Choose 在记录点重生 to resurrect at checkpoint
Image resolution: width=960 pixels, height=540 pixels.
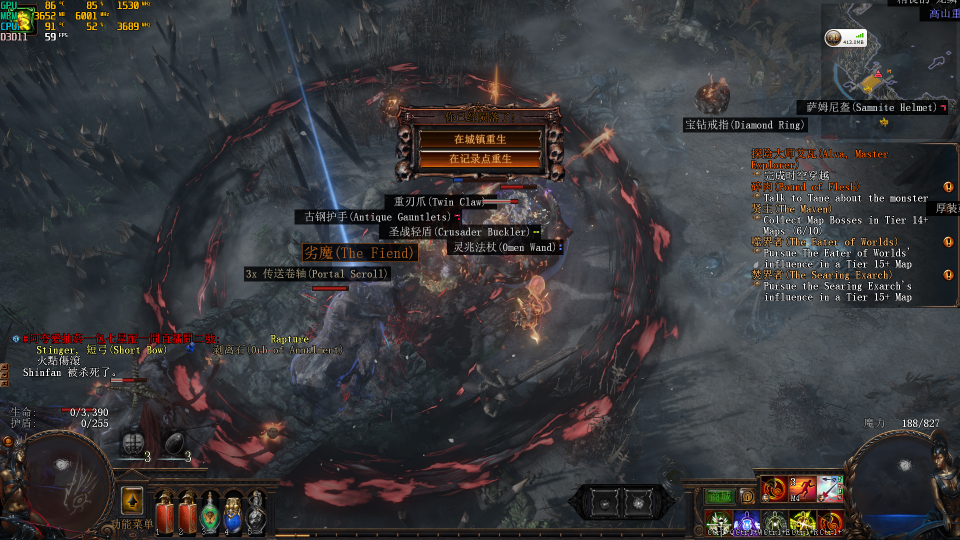[482, 158]
